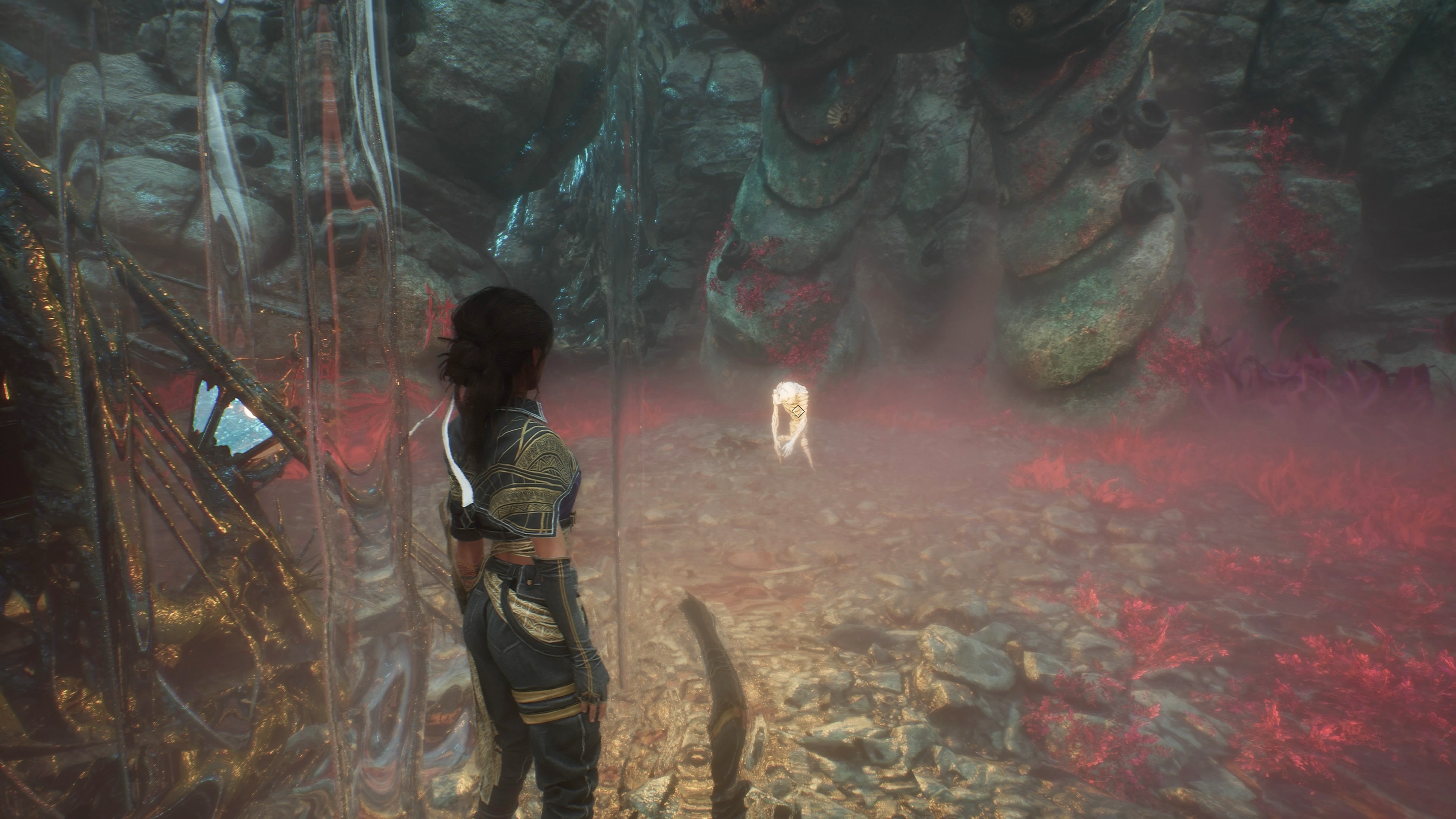Click the diamond target marker on the glowing figure

[797, 411]
